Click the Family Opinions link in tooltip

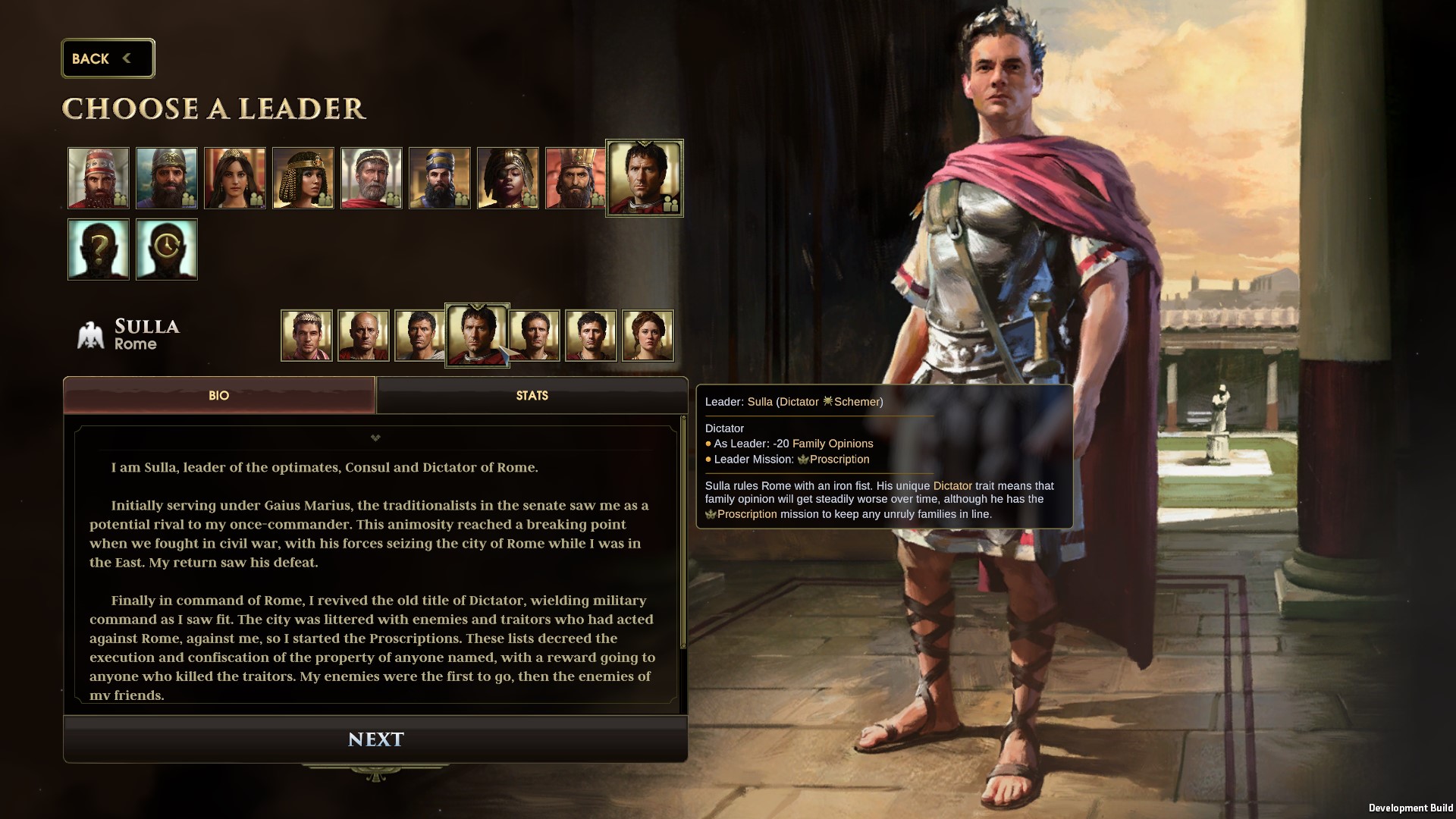pos(833,444)
